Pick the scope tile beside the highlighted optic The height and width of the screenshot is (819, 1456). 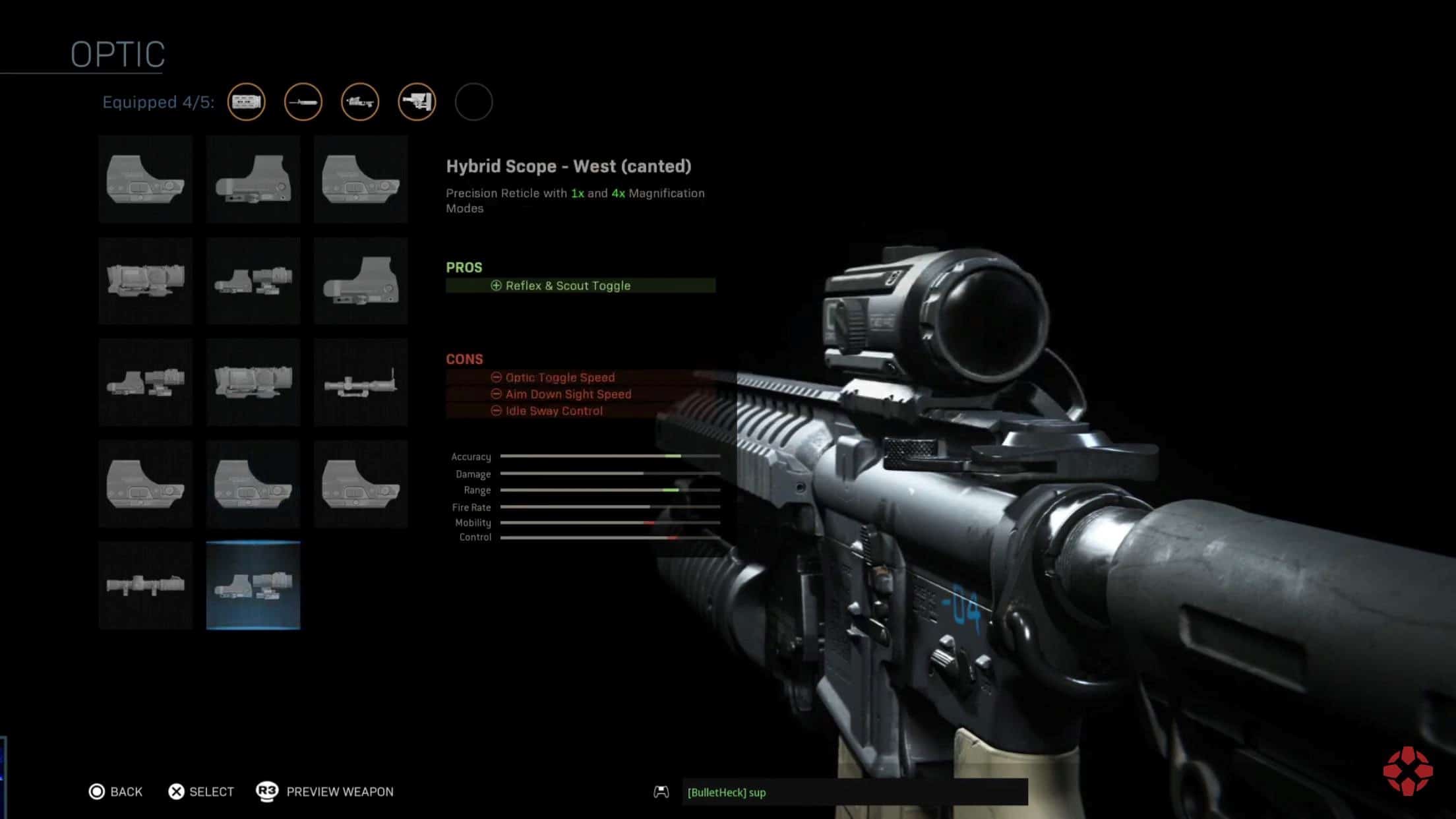145,585
